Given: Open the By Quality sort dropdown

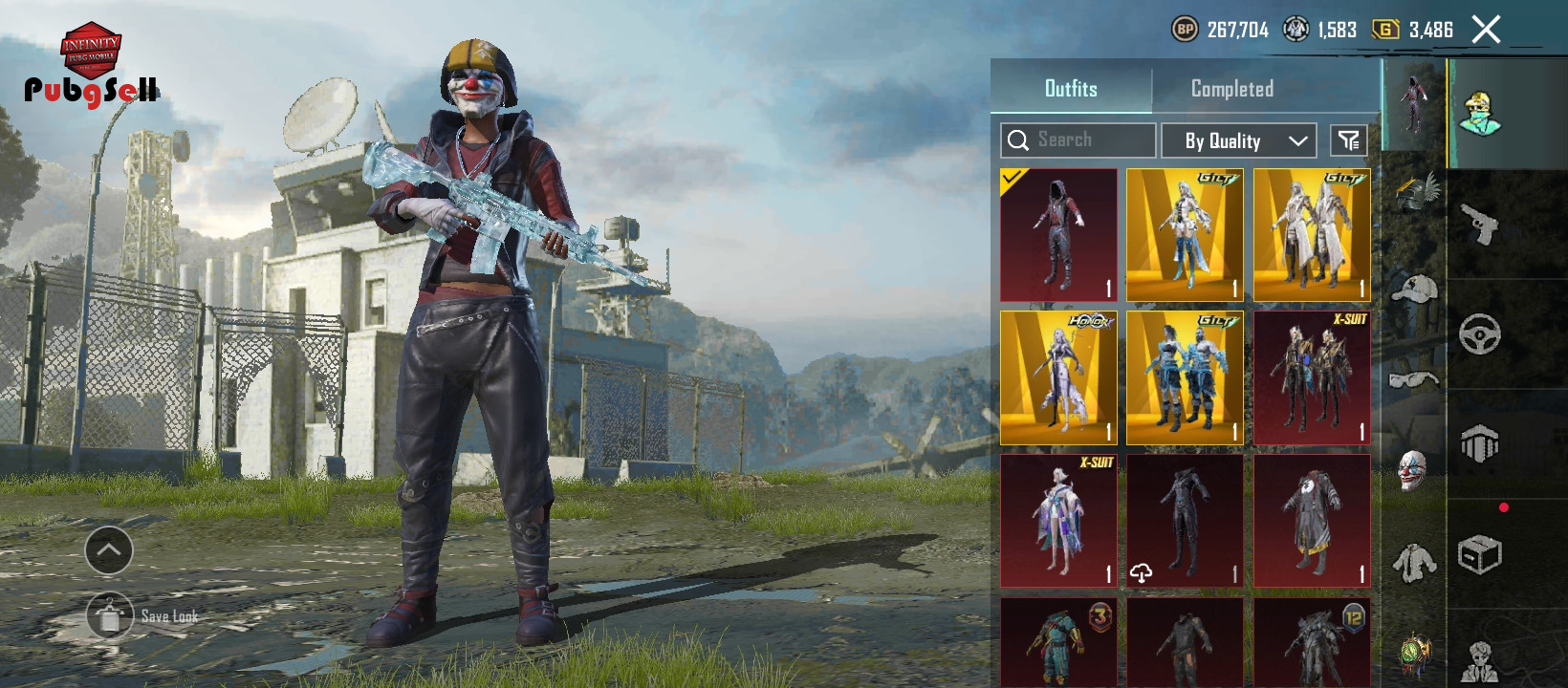Looking at the screenshot, I should 1238,140.
